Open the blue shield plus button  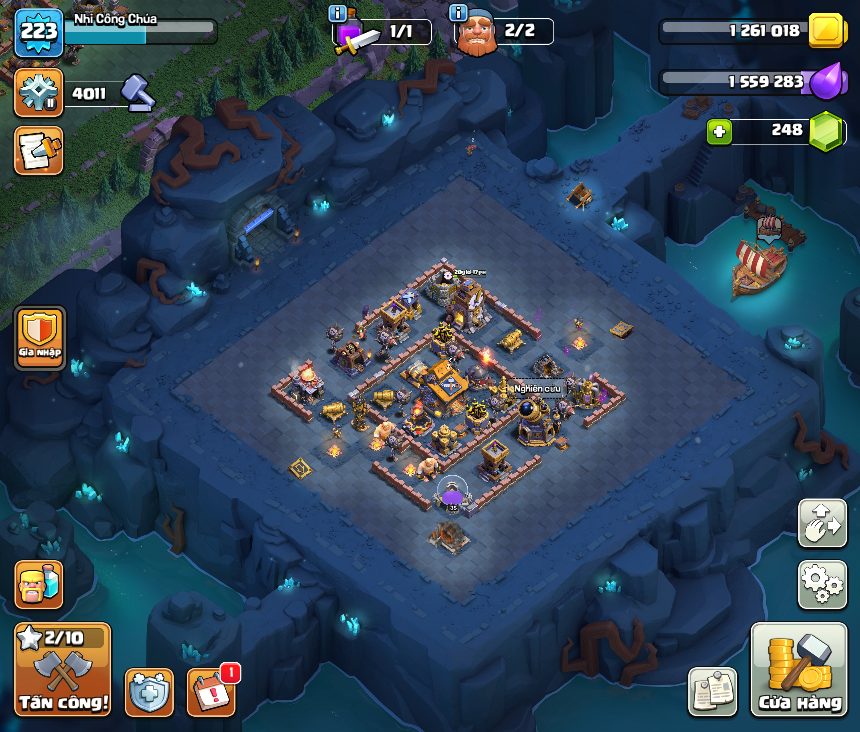click(149, 692)
